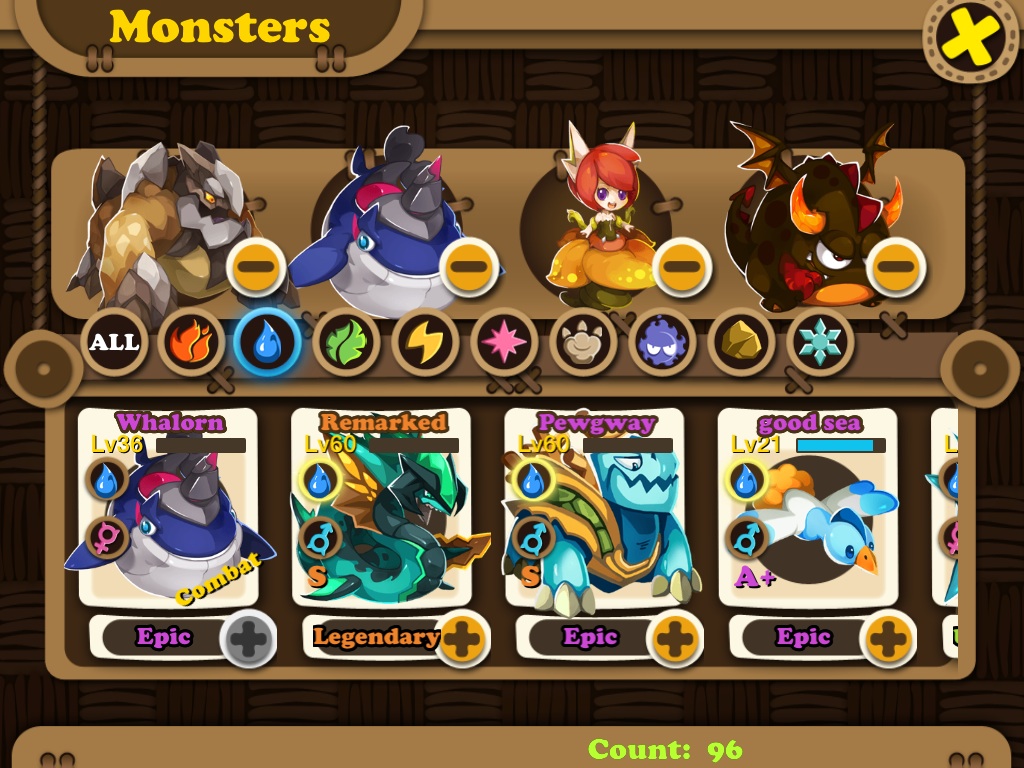Close the Monsters screen

point(968,38)
